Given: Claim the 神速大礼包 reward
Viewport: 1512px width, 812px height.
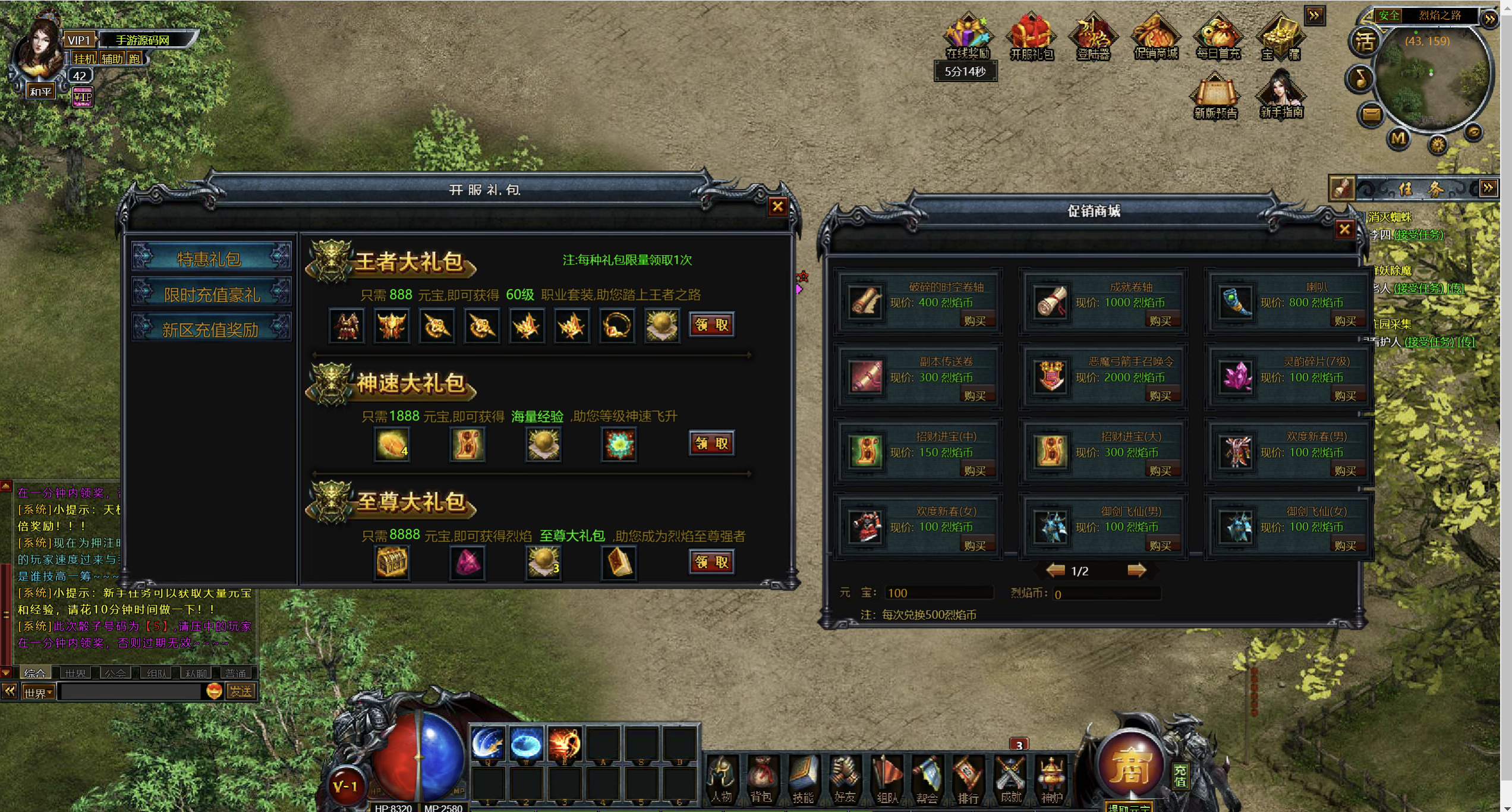Looking at the screenshot, I should click(711, 443).
